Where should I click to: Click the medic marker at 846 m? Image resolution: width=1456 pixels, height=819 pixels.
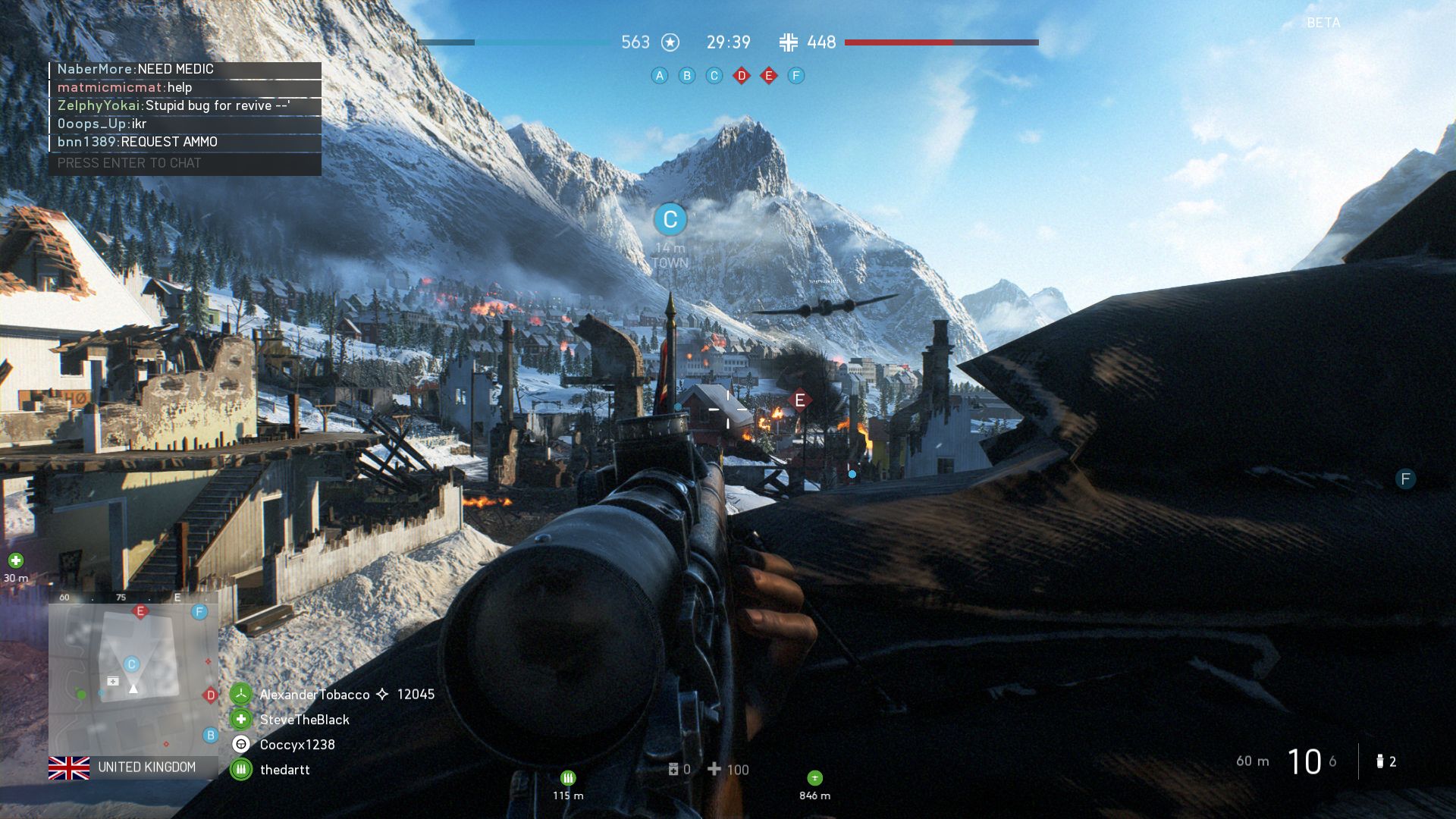click(814, 778)
